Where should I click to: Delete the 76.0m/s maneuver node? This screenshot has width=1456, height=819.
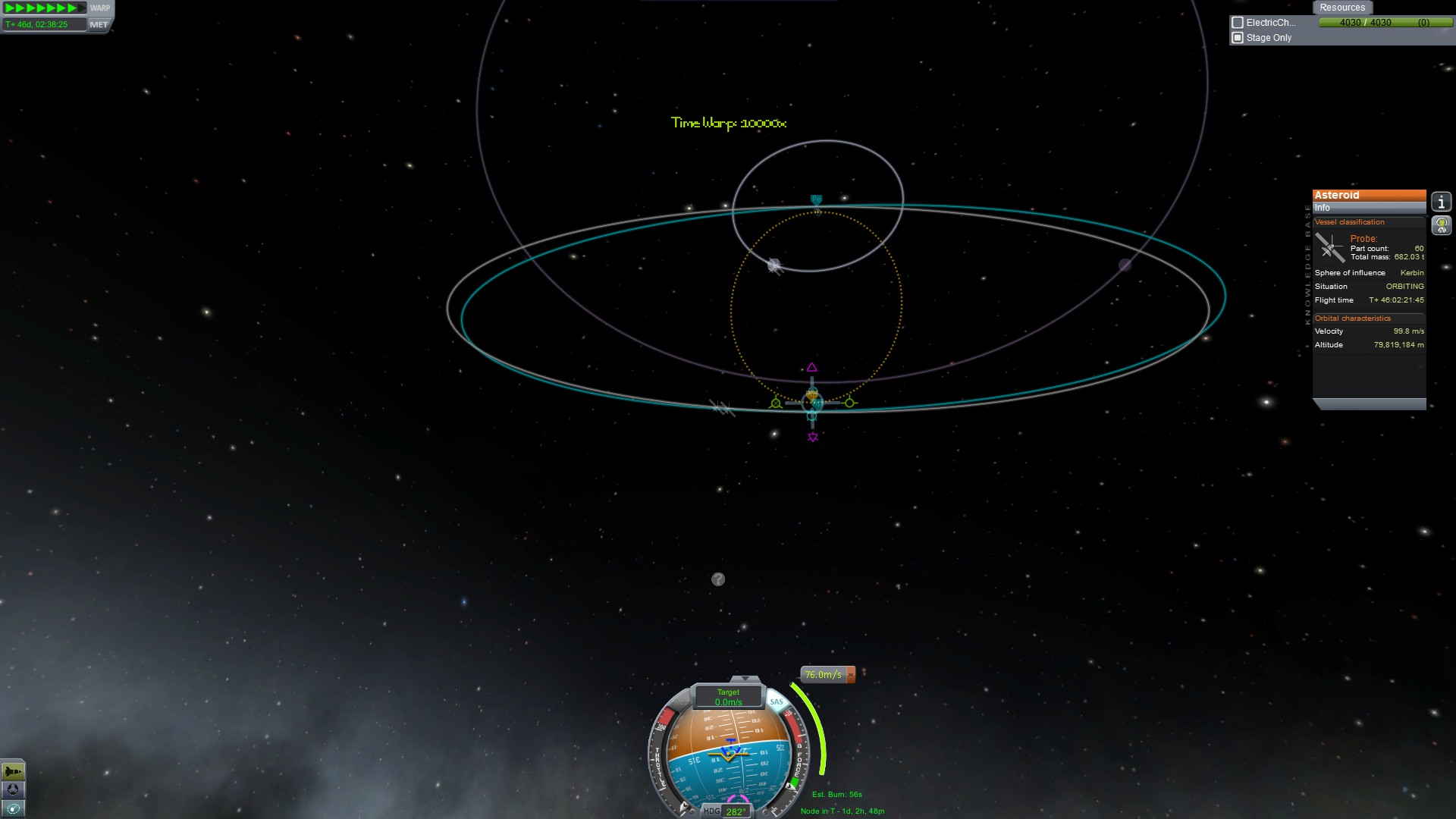pos(851,674)
